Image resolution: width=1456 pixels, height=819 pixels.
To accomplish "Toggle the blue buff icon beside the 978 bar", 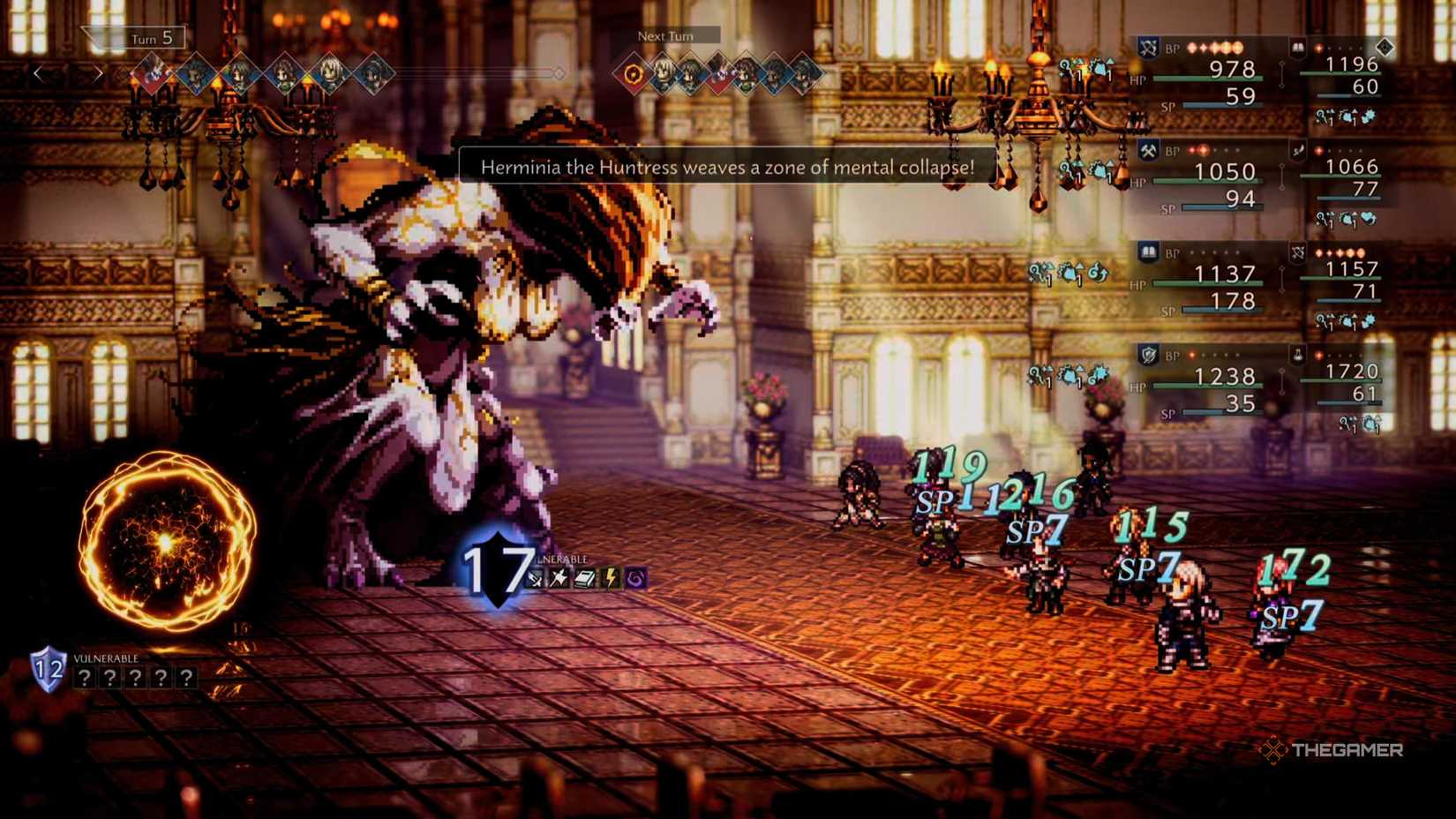I will [1100, 70].
